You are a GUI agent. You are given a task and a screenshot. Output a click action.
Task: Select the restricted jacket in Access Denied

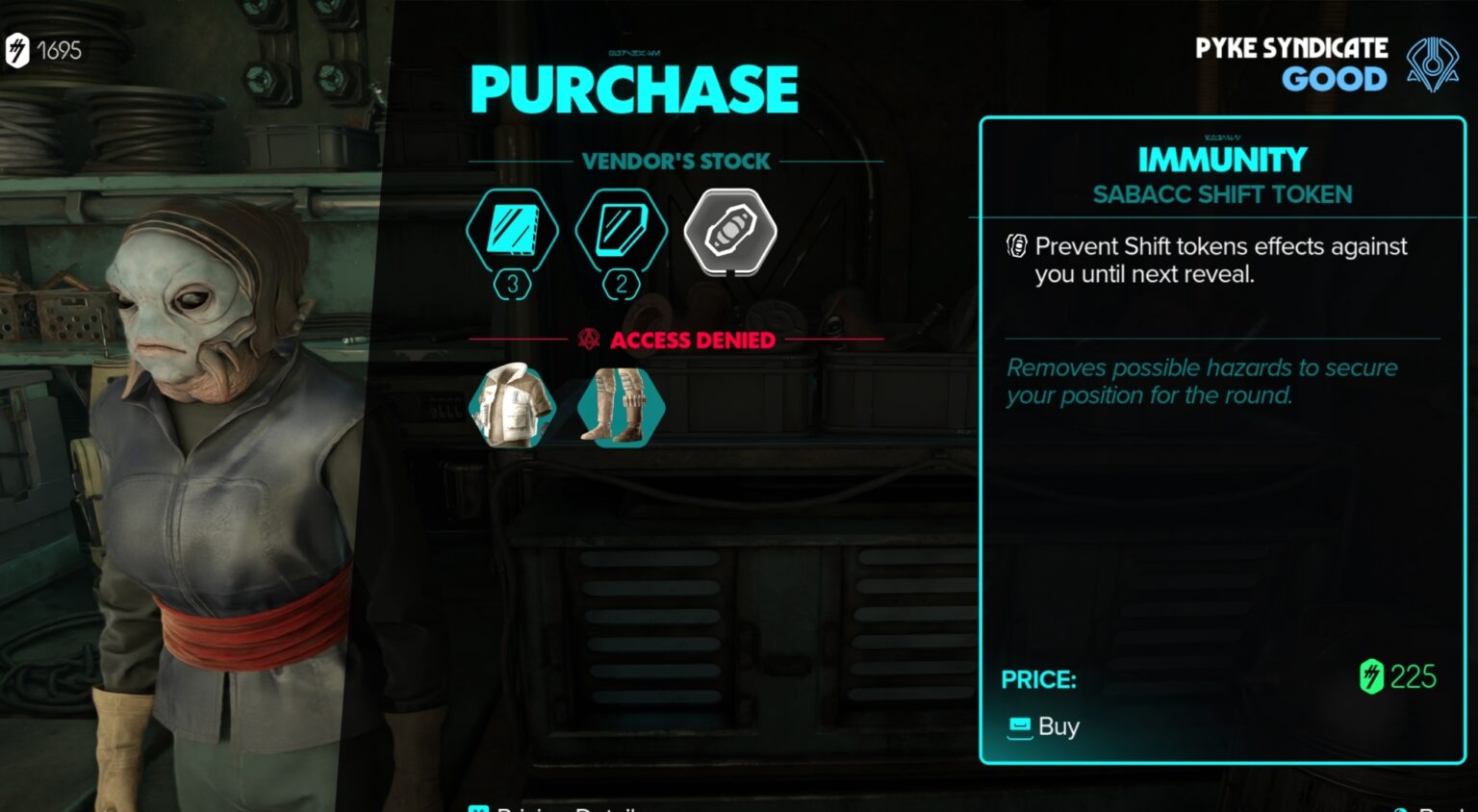point(513,407)
